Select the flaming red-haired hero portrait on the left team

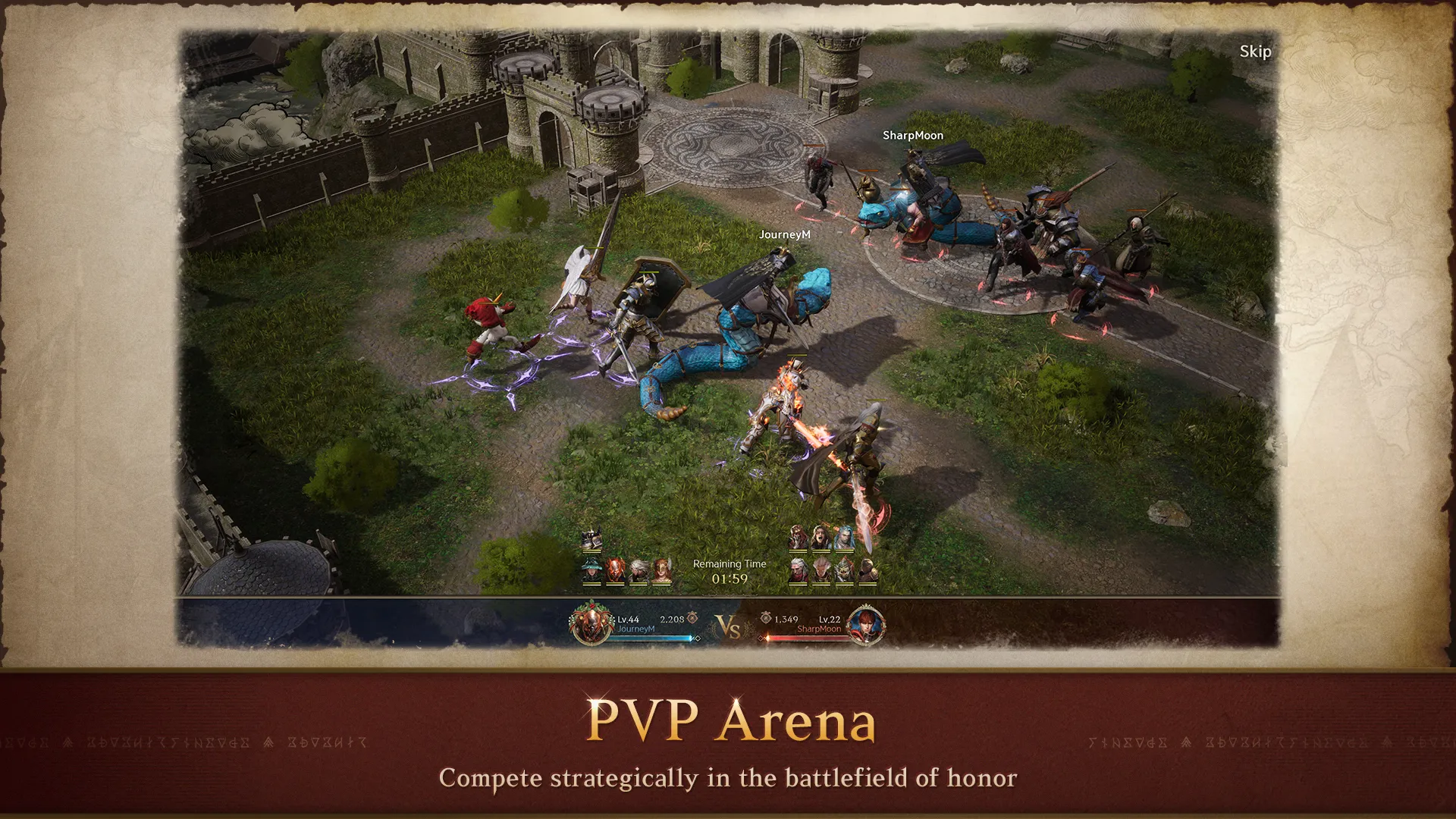[616, 570]
